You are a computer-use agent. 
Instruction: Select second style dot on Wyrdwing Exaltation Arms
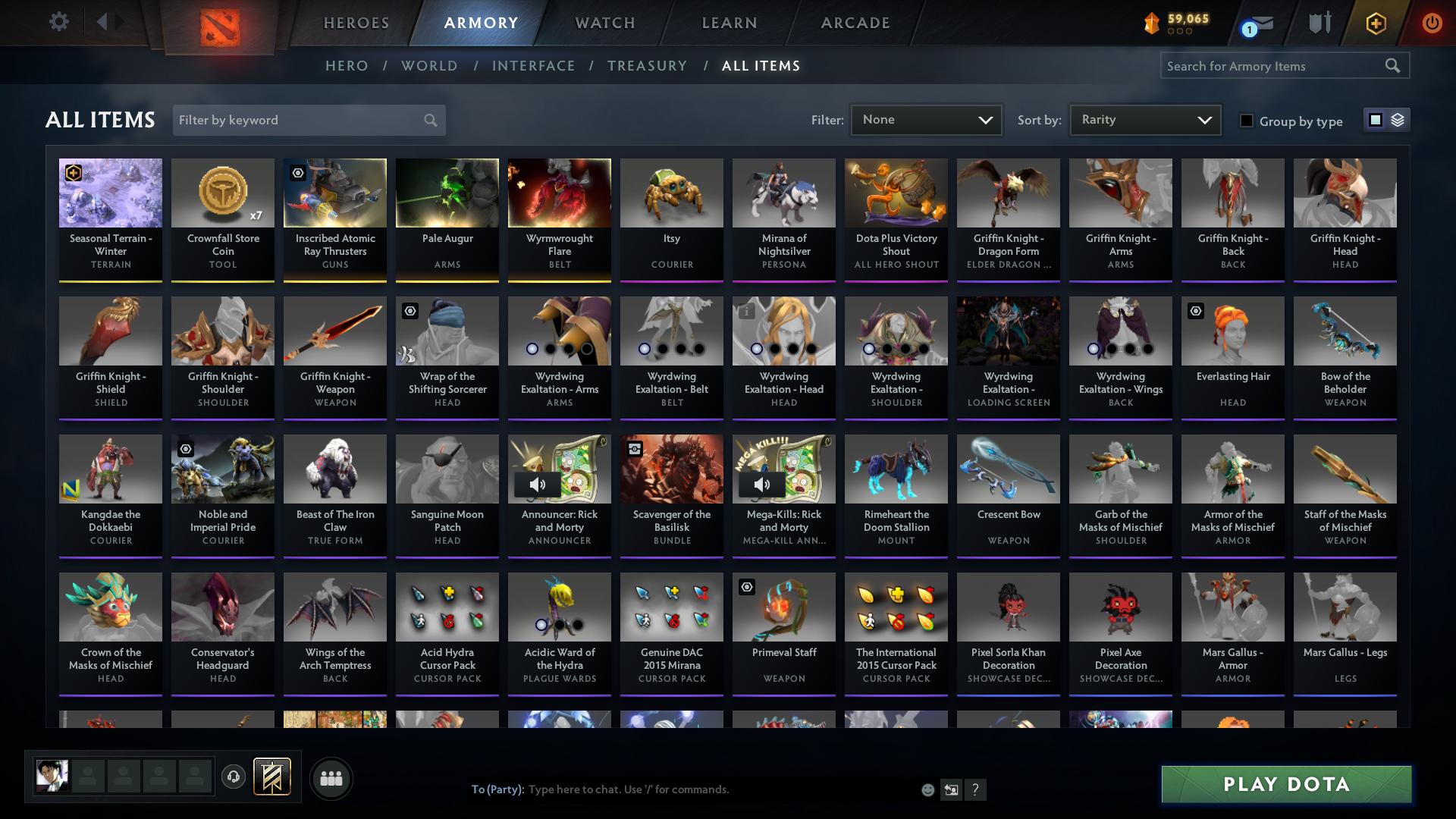point(551,350)
